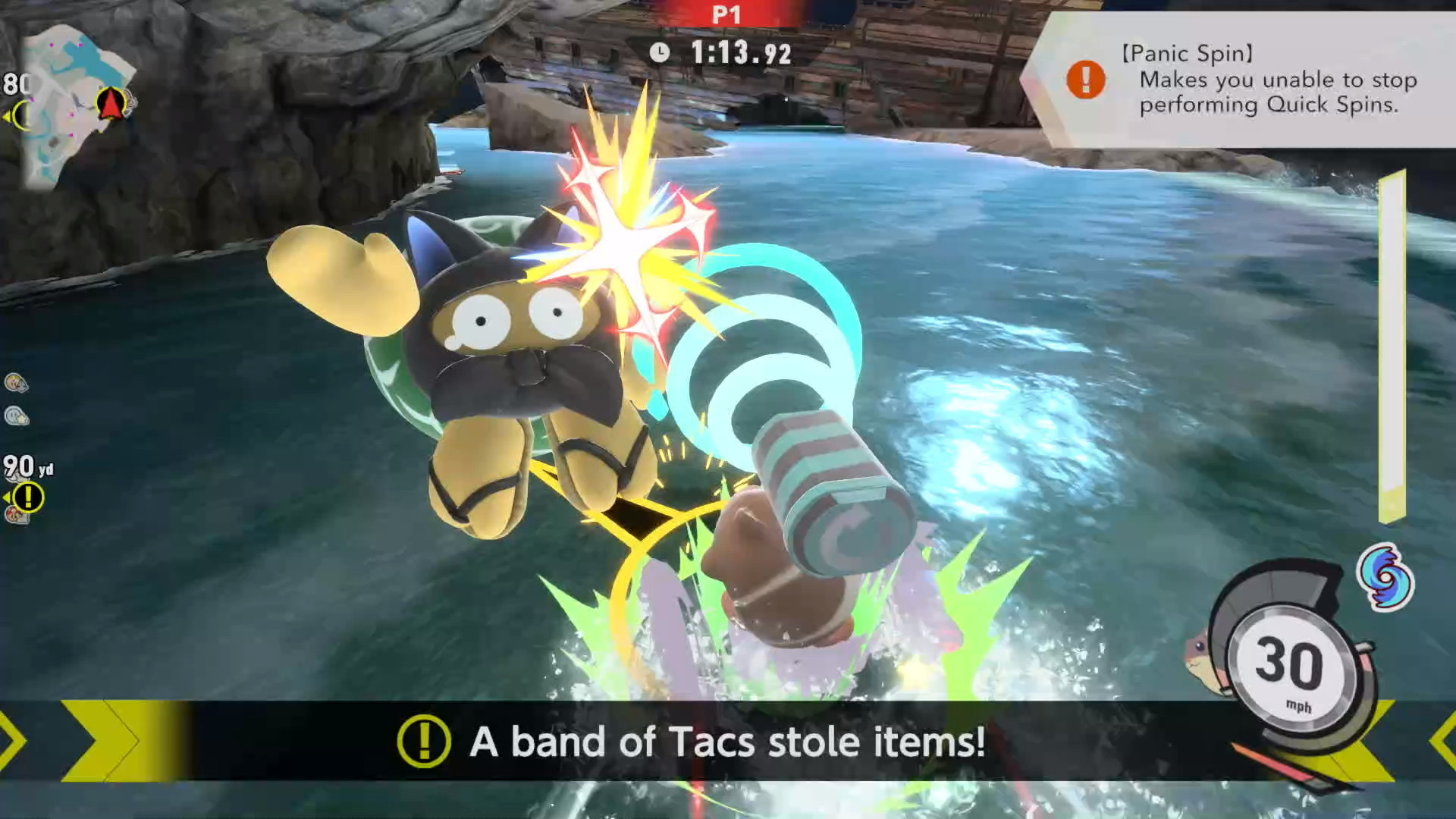
Task: Click the helmet icon below the exclamation marker
Action: click(x=15, y=515)
